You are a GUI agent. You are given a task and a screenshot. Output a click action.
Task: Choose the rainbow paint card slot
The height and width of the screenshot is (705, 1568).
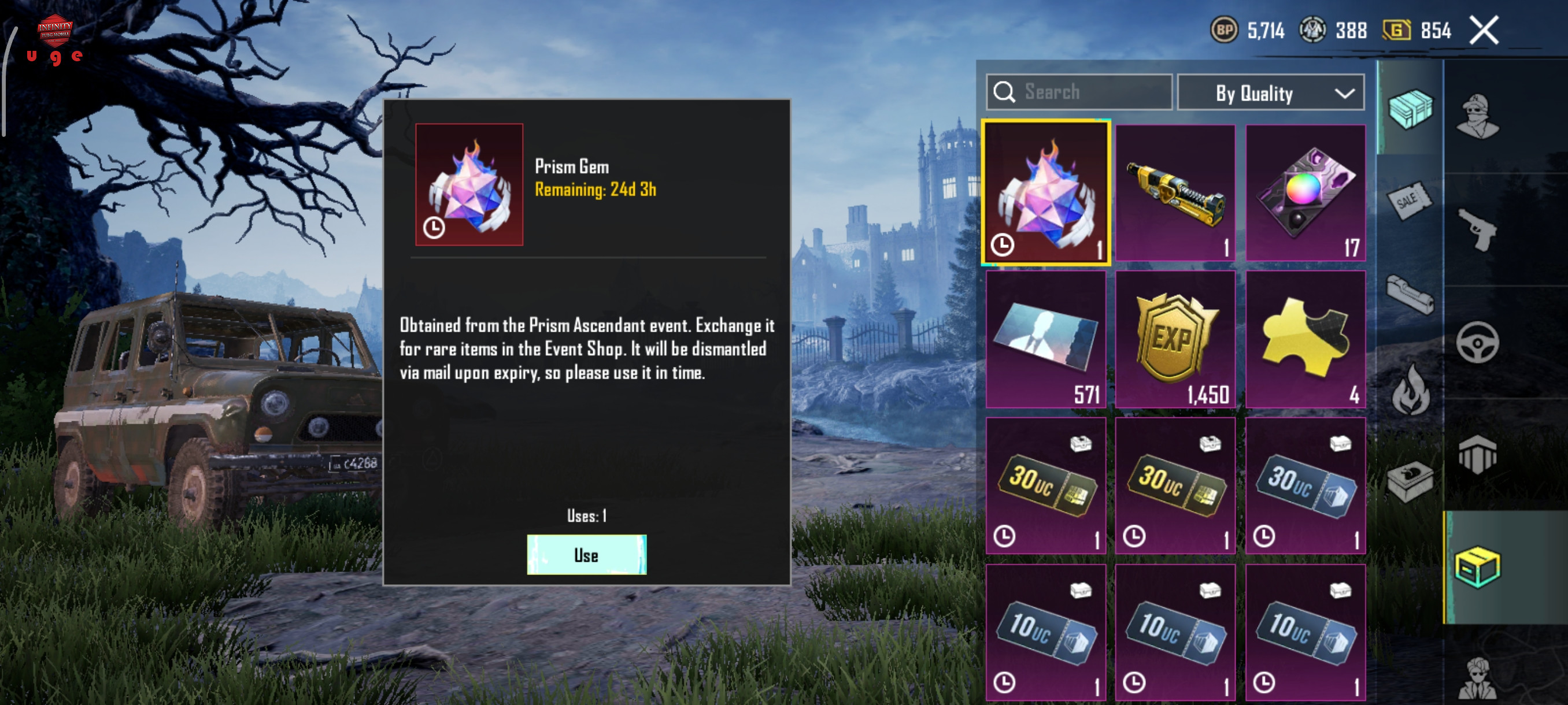coord(1305,193)
